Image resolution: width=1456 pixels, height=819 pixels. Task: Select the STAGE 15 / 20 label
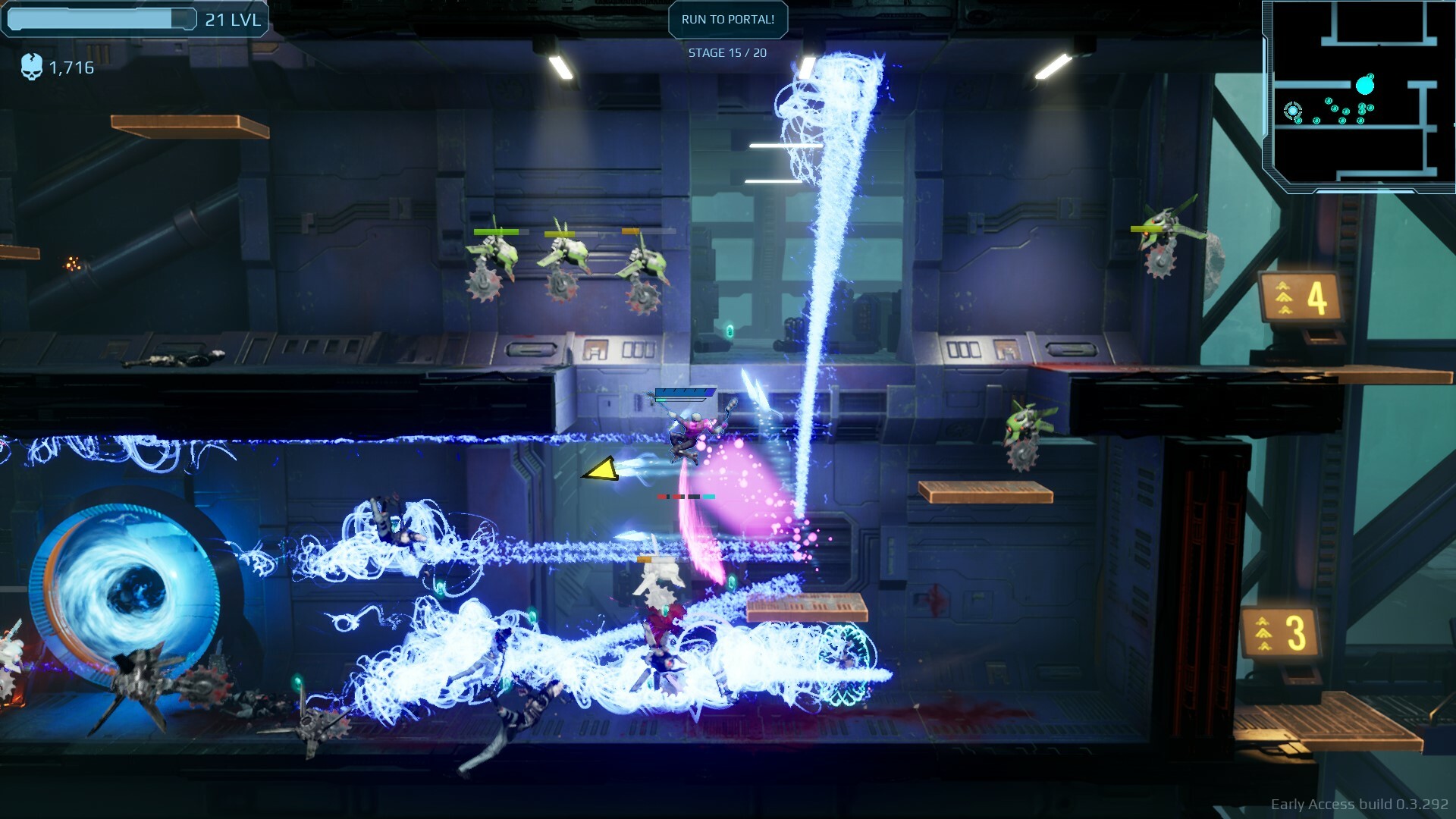click(x=727, y=53)
